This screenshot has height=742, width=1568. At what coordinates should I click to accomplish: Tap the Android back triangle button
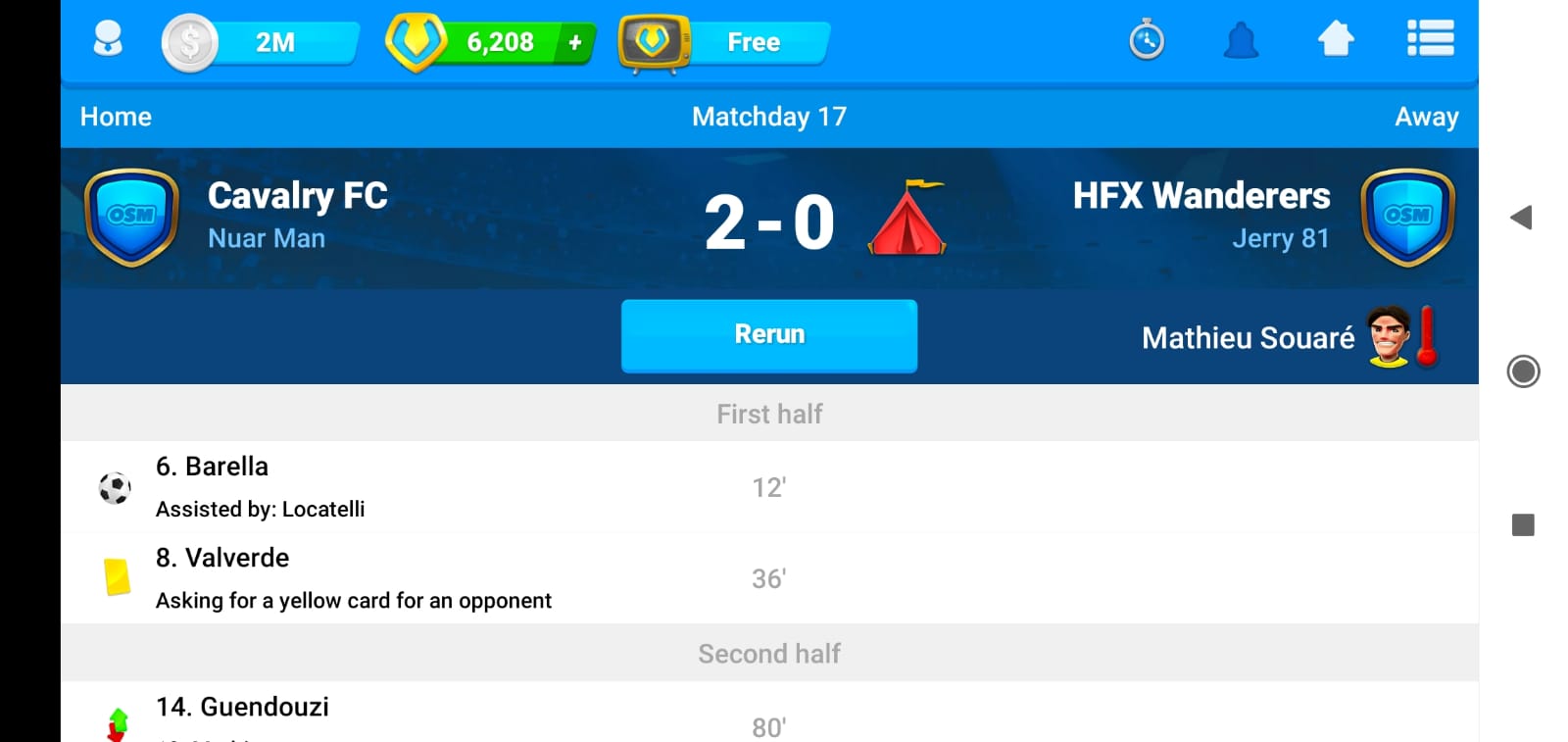point(1521,218)
